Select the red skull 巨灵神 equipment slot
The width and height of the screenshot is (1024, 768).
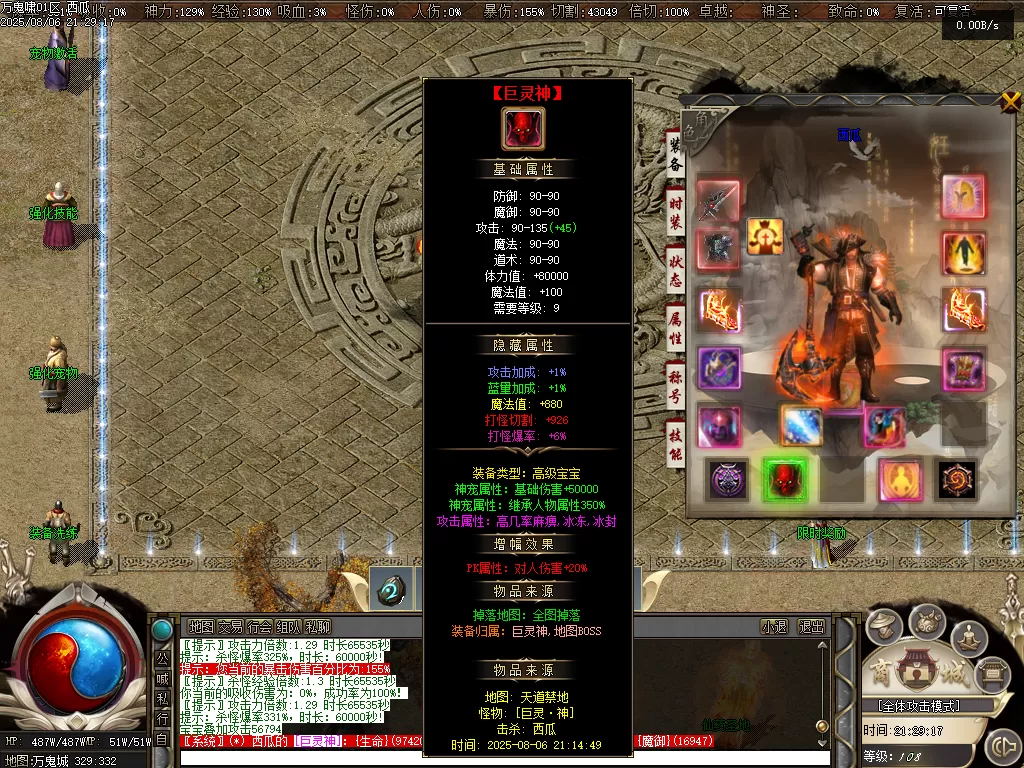(x=784, y=479)
